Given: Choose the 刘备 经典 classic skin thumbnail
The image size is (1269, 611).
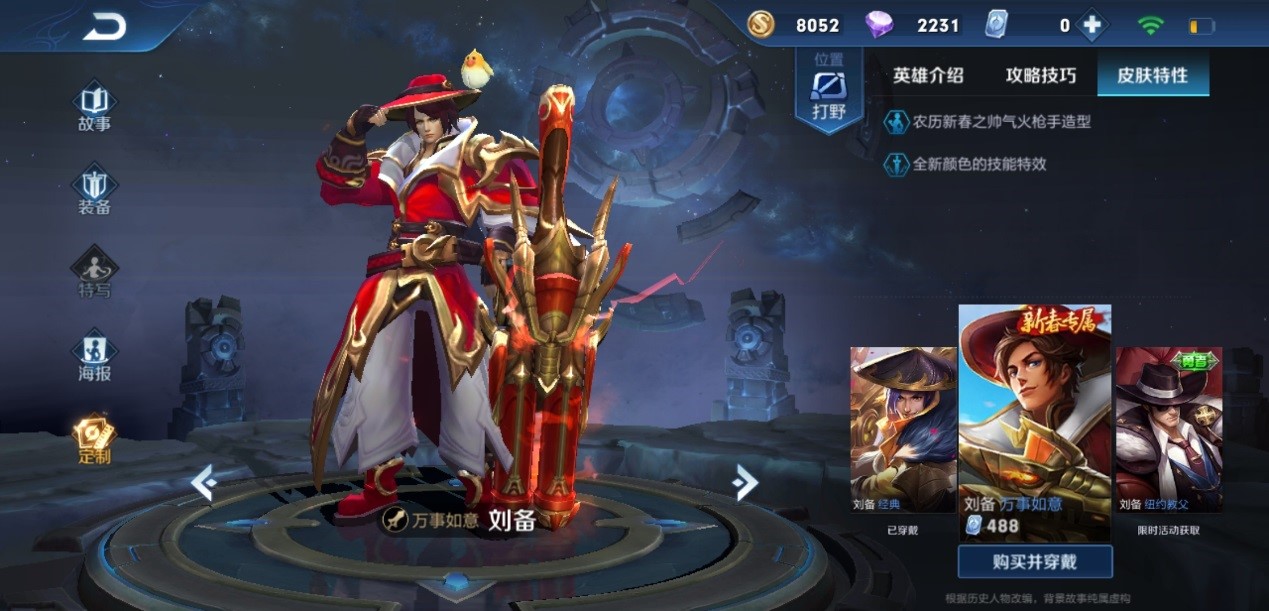Looking at the screenshot, I should tap(902, 430).
